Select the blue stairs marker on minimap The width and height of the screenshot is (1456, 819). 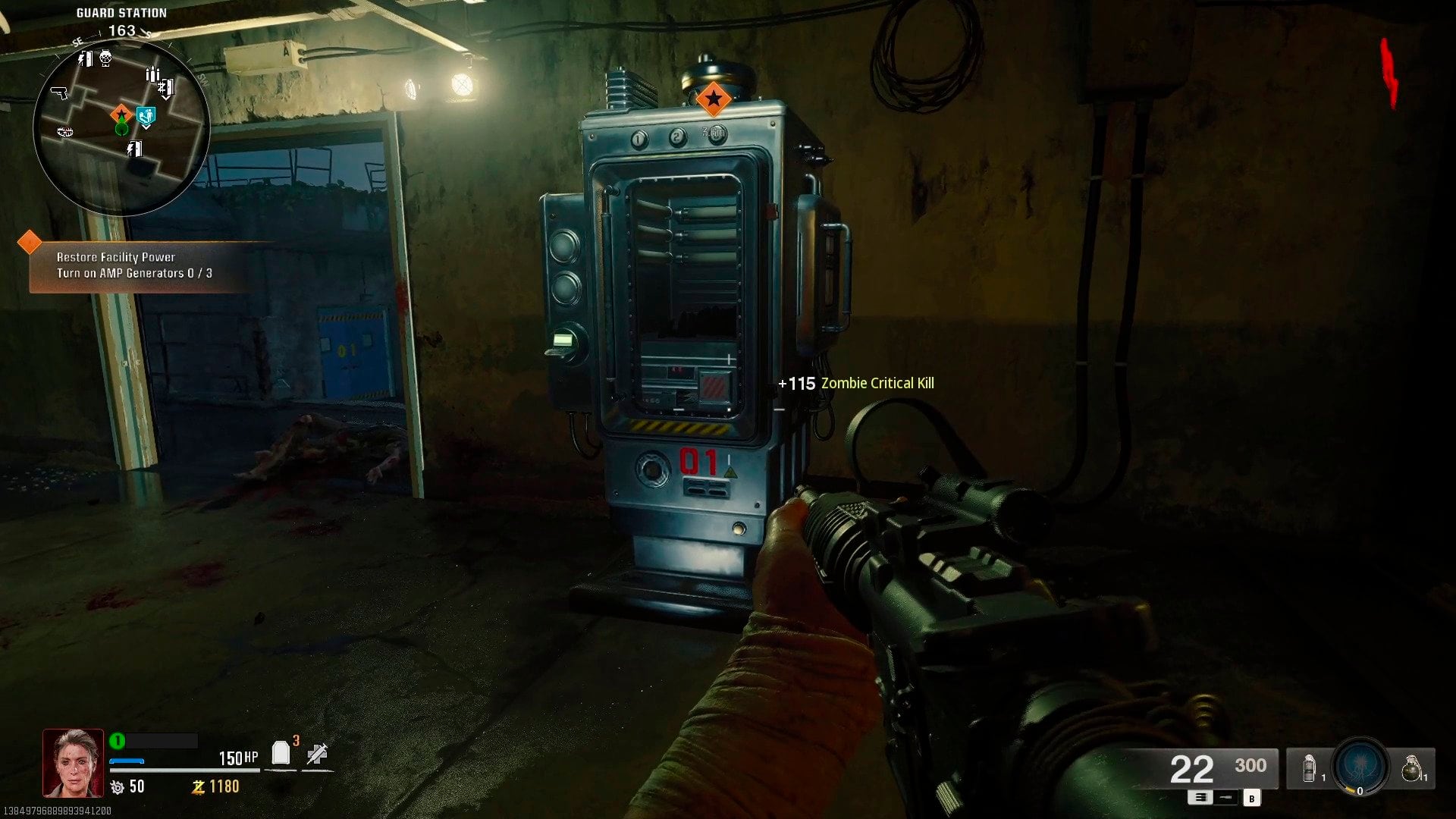pos(146,116)
